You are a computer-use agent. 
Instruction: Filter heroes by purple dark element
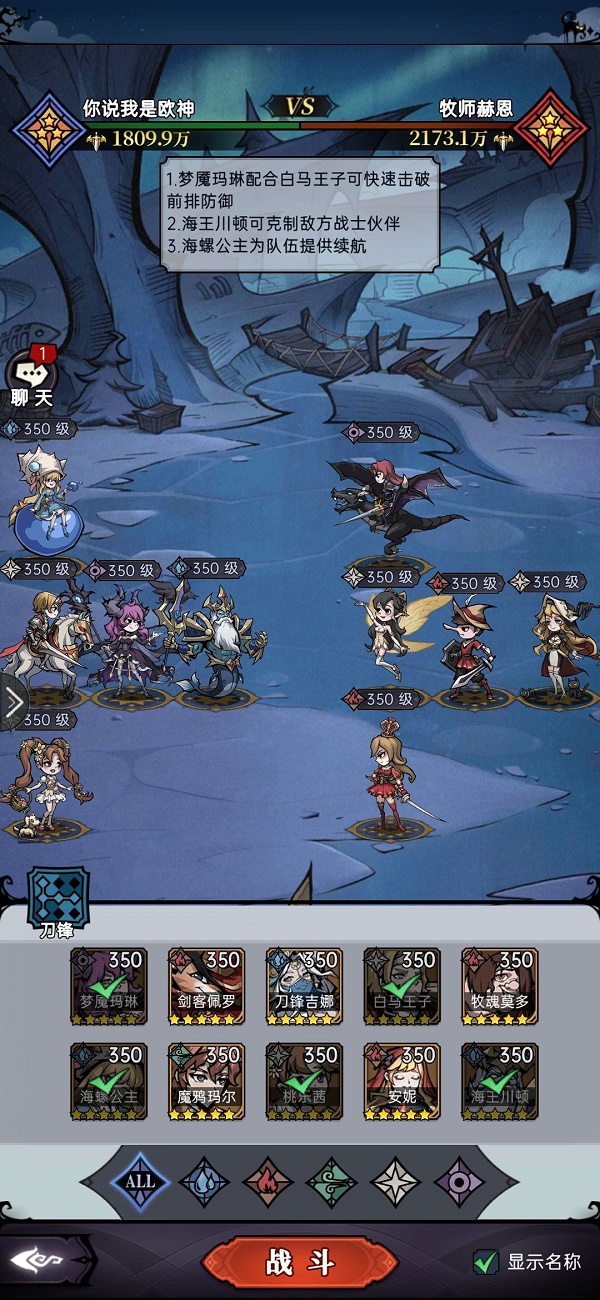[460, 1181]
